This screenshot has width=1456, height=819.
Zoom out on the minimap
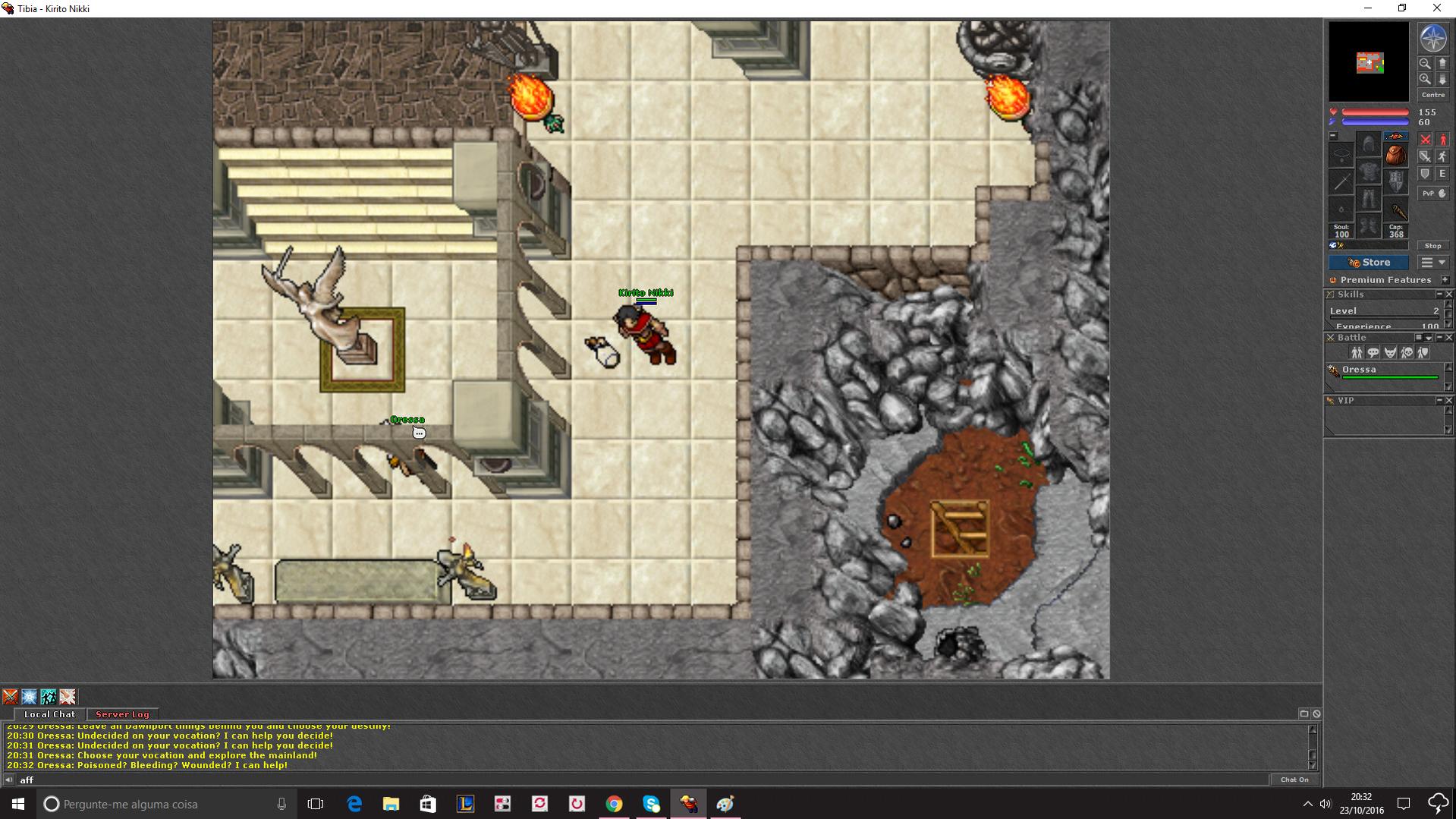point(1425,64)
